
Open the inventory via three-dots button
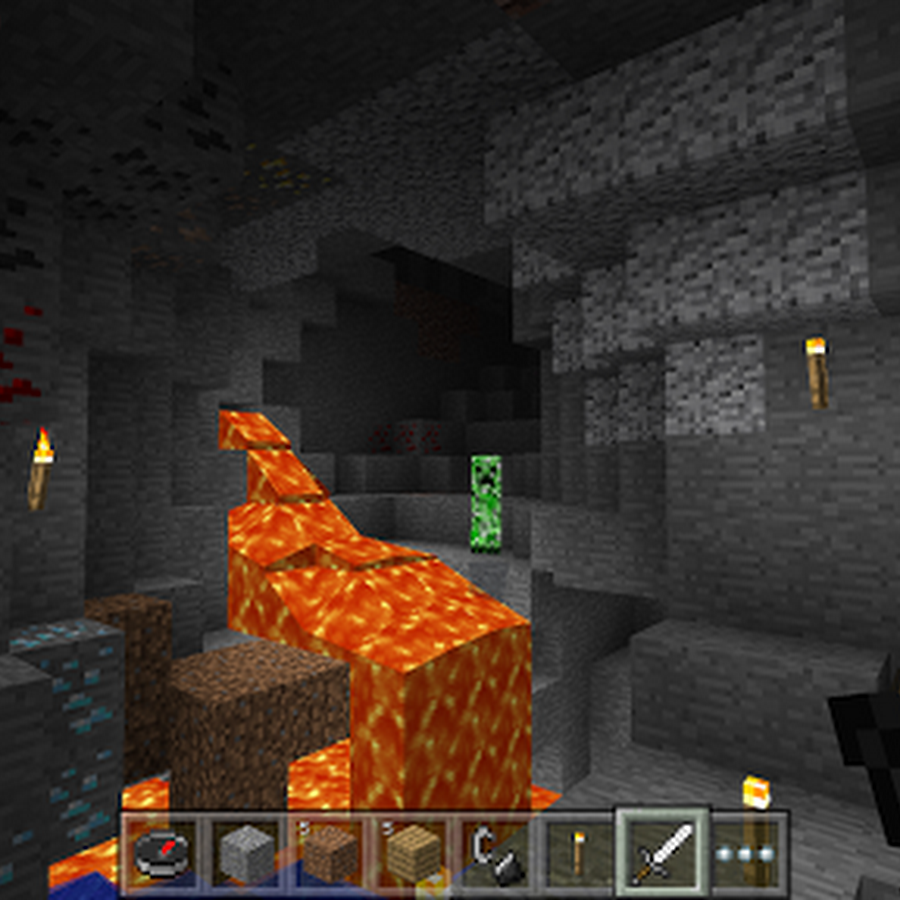(746, 854)
